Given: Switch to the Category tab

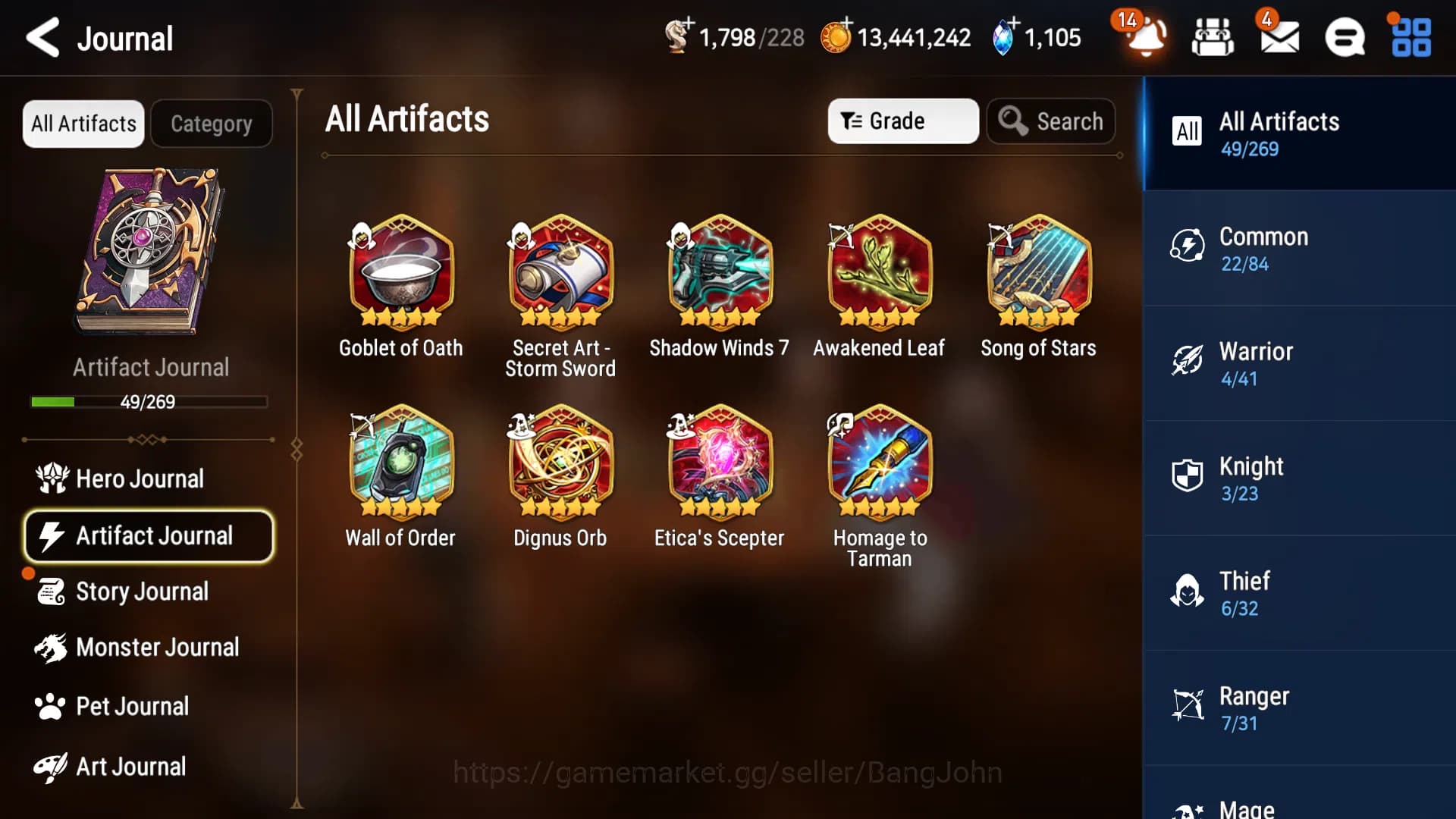Looking at the screenshot, I should [x=212, y=123].
